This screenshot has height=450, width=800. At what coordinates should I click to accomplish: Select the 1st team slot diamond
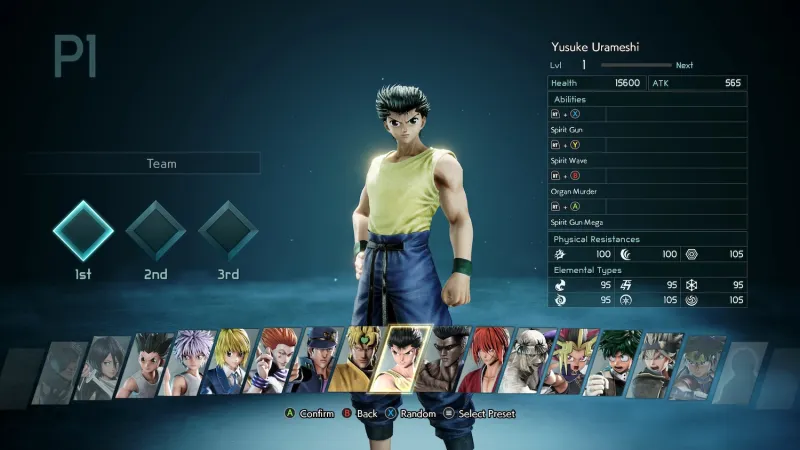click(83, 231)
